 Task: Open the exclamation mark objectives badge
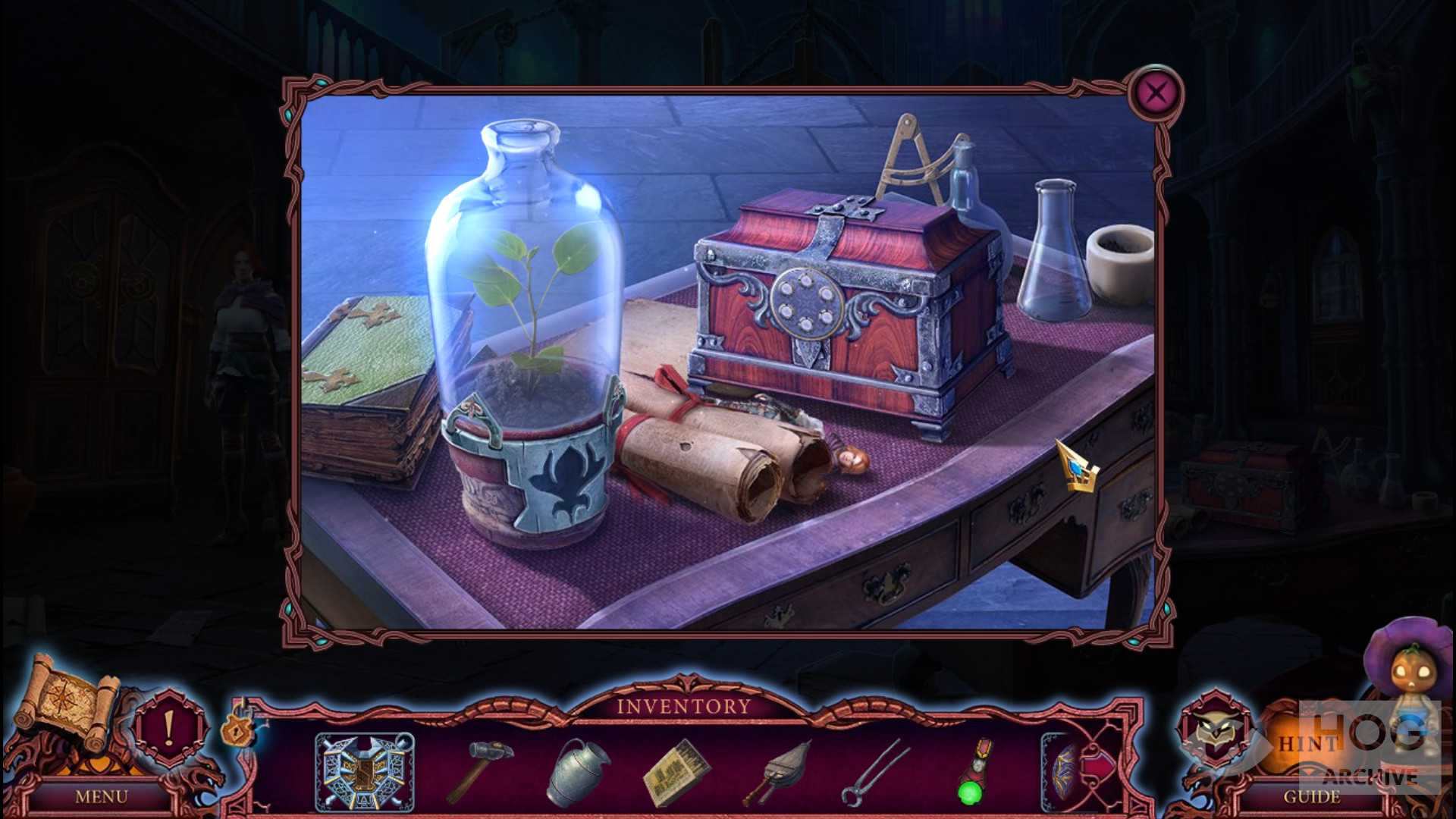tap(169, 727)
